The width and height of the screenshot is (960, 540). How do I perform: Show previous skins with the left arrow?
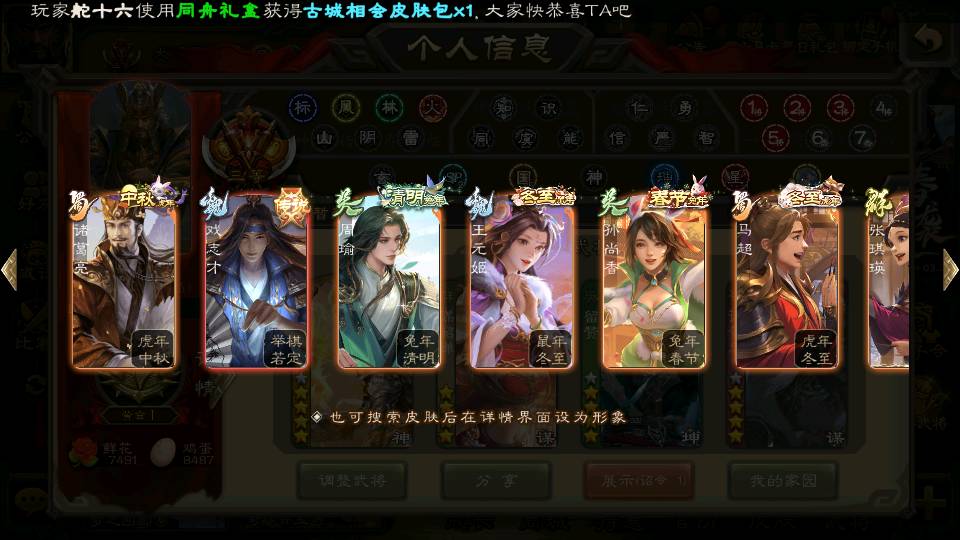(10, 270)
